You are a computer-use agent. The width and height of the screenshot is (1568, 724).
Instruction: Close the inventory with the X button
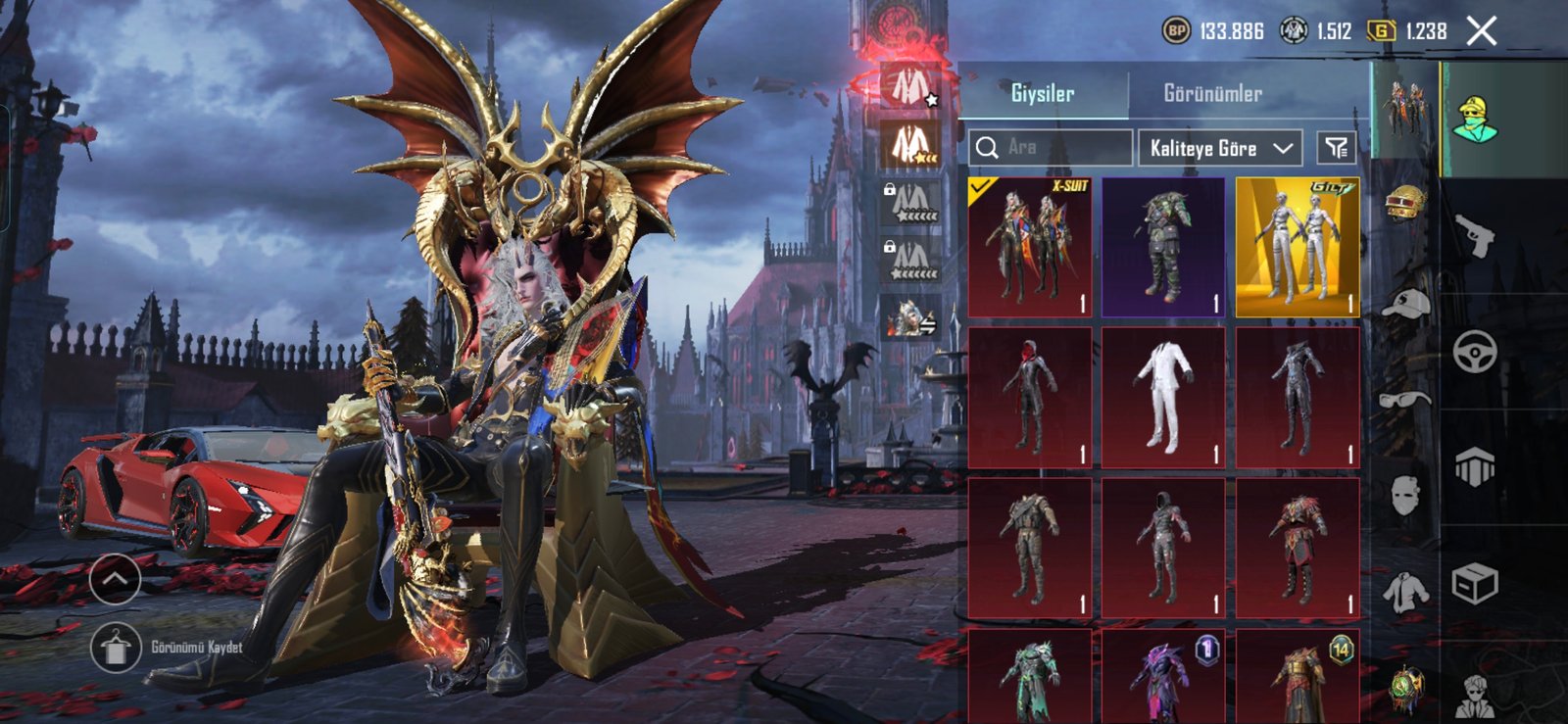(x=1482, y=31)
